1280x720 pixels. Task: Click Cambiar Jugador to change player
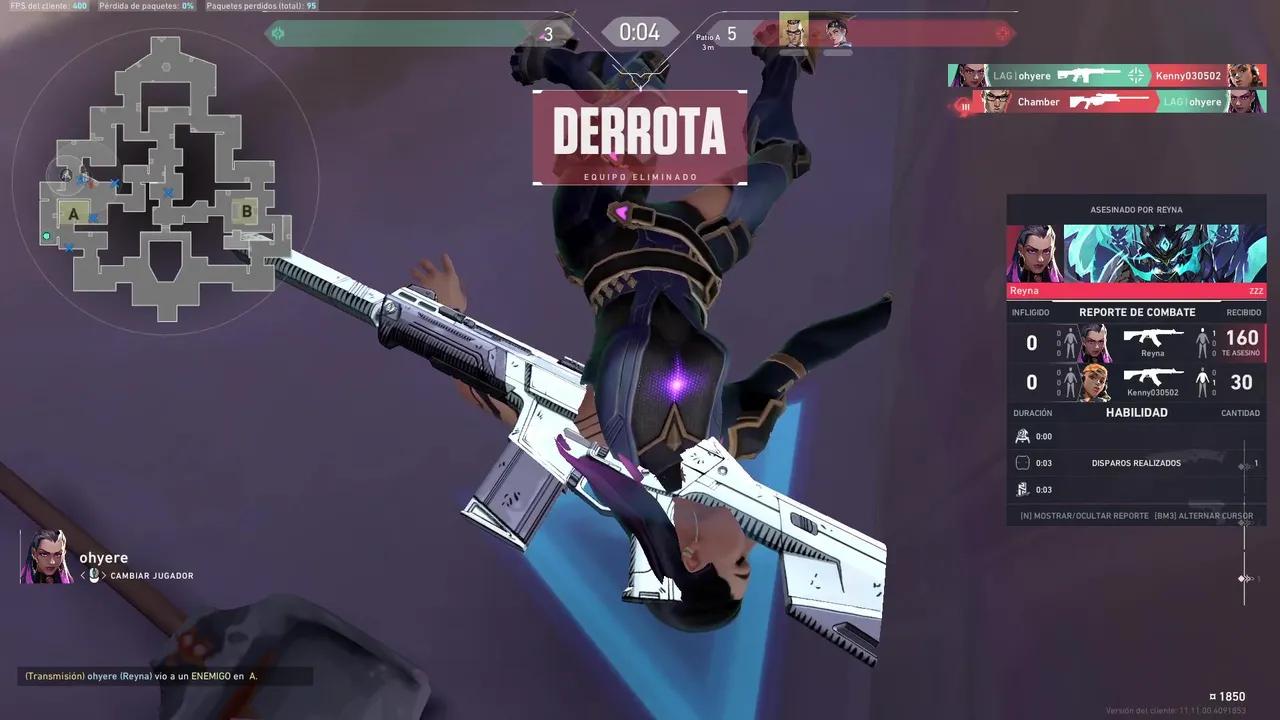152,575
